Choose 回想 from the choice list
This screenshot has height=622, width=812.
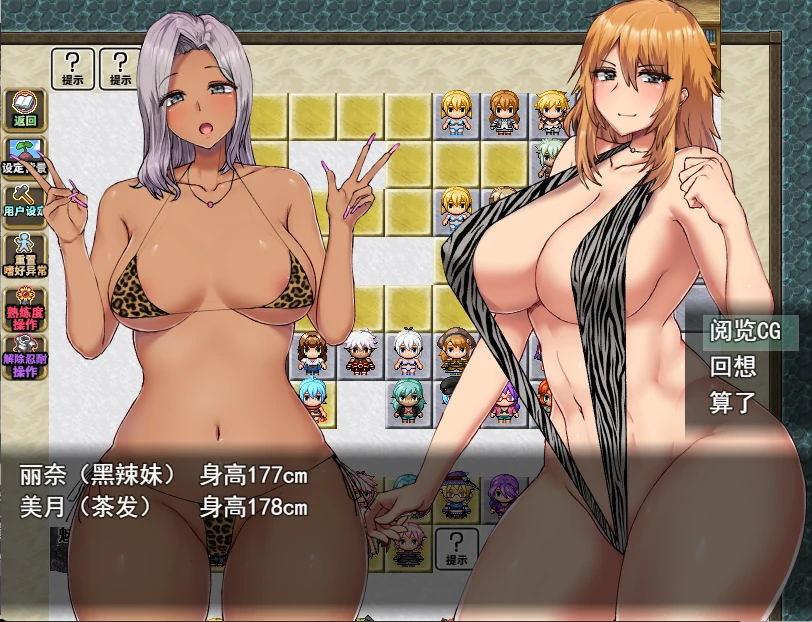[x=733, y=367]
